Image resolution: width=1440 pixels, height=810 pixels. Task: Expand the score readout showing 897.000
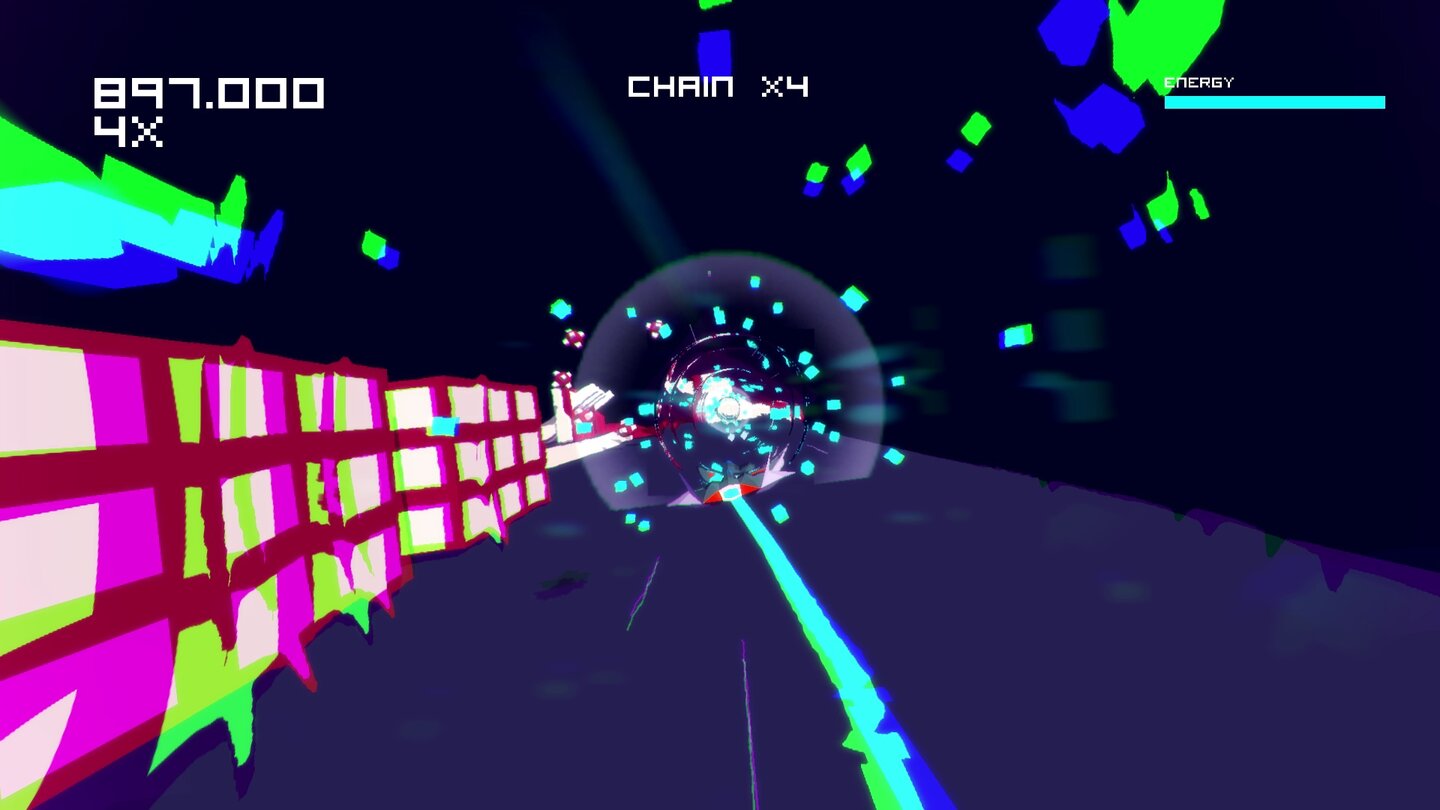coord(208,93)
